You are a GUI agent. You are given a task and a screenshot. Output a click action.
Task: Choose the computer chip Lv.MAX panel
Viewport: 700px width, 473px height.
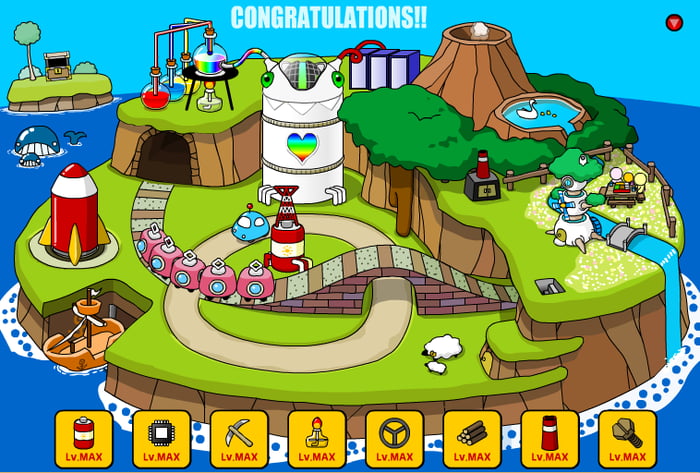point(161,439)
